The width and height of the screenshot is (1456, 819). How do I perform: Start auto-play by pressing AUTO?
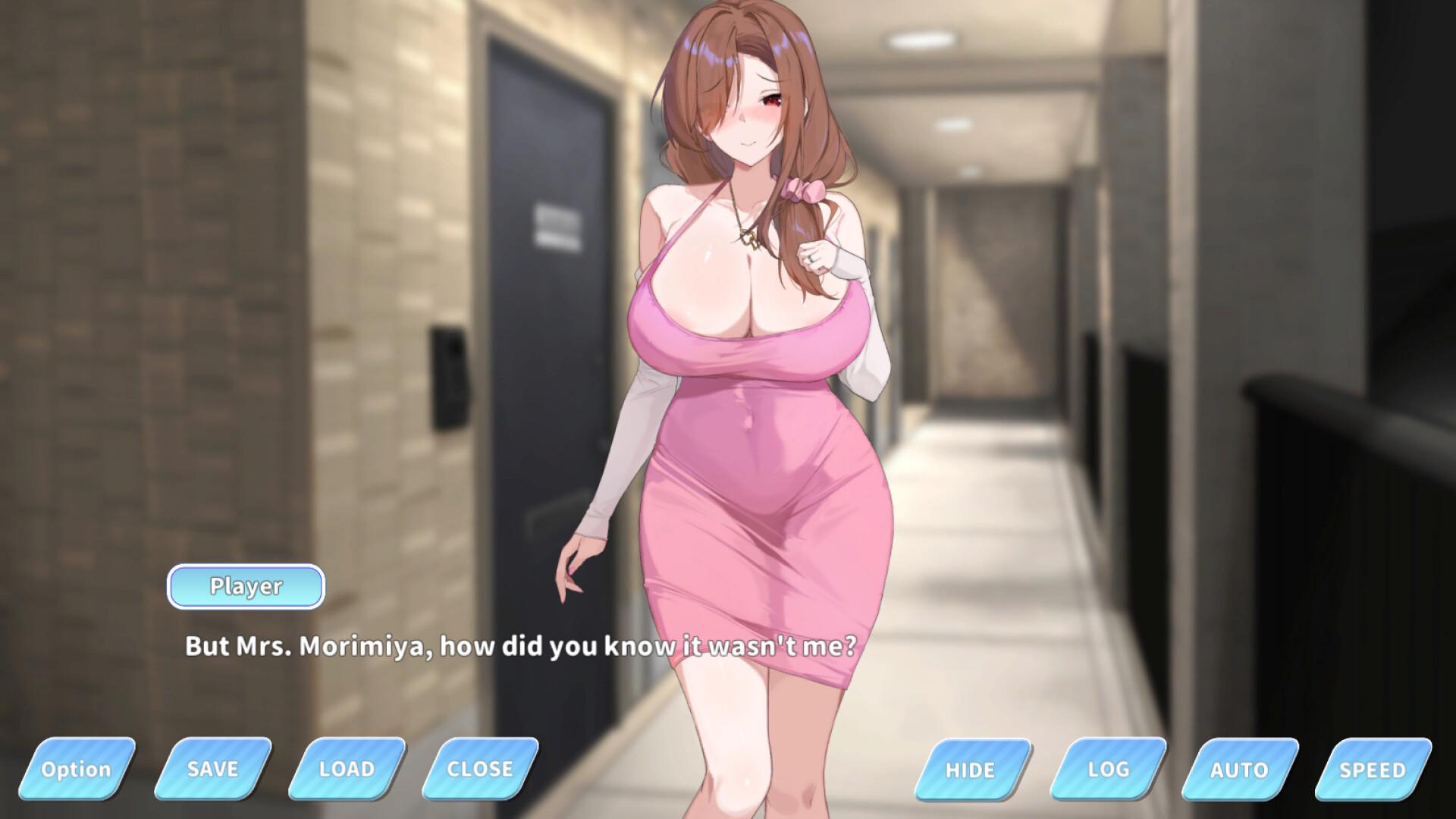coord(1238,769)
